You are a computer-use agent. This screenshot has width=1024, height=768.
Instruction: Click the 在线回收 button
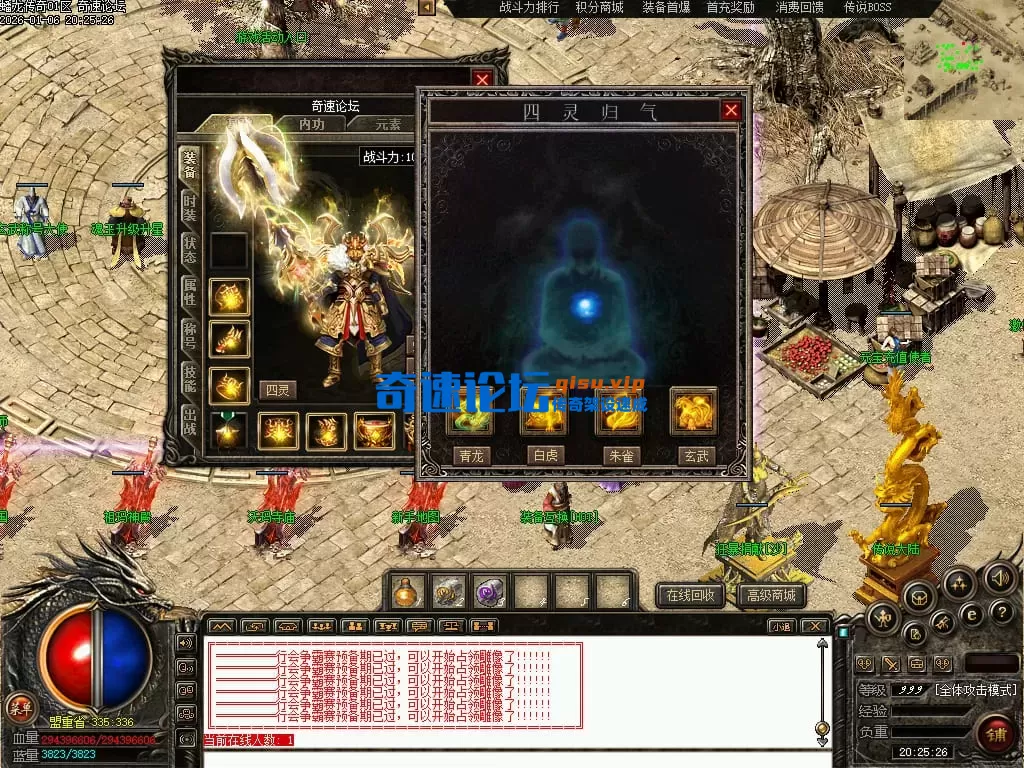coord(691,596)
